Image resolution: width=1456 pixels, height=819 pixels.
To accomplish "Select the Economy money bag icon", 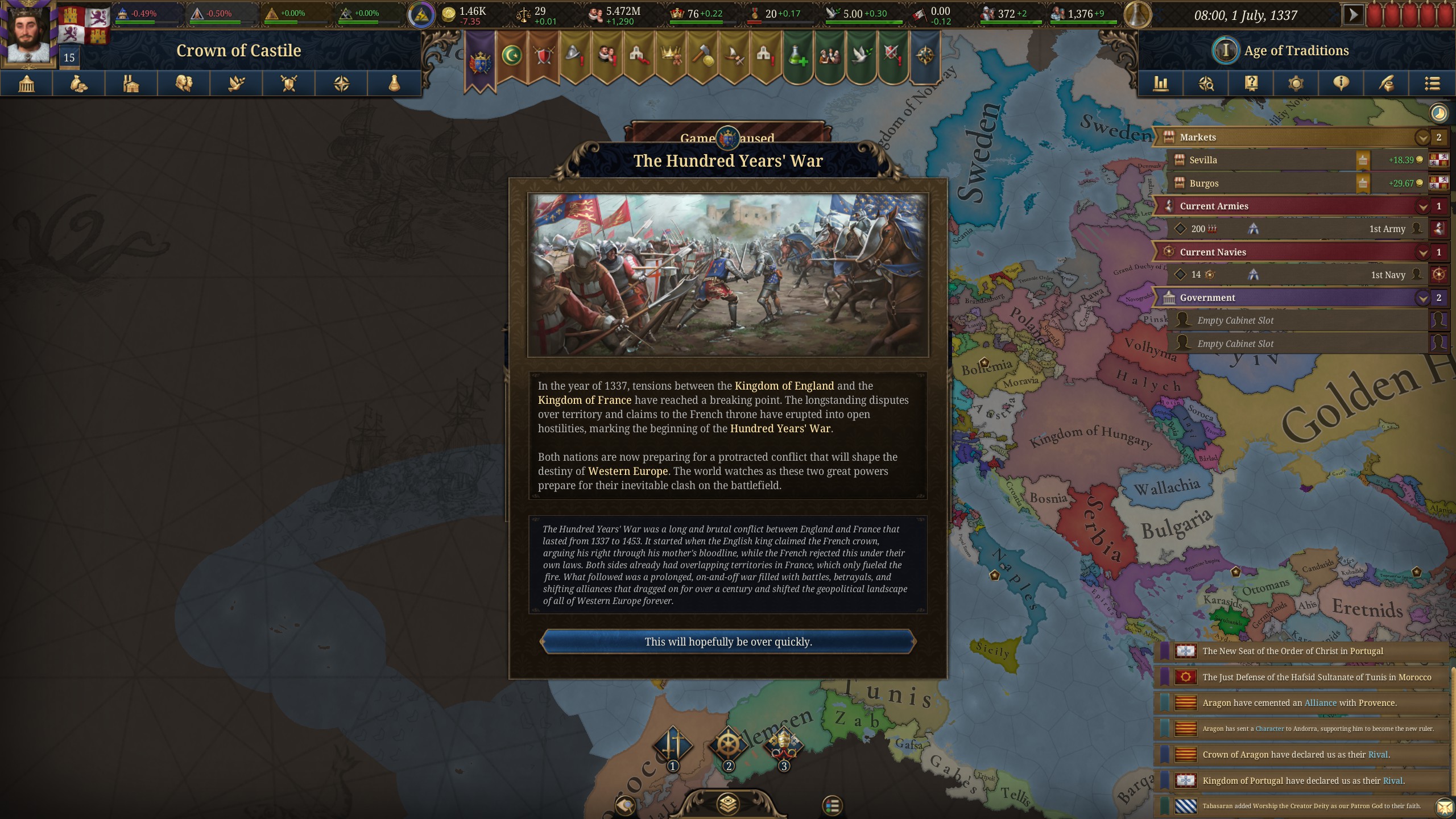I will tap(78, 84).
